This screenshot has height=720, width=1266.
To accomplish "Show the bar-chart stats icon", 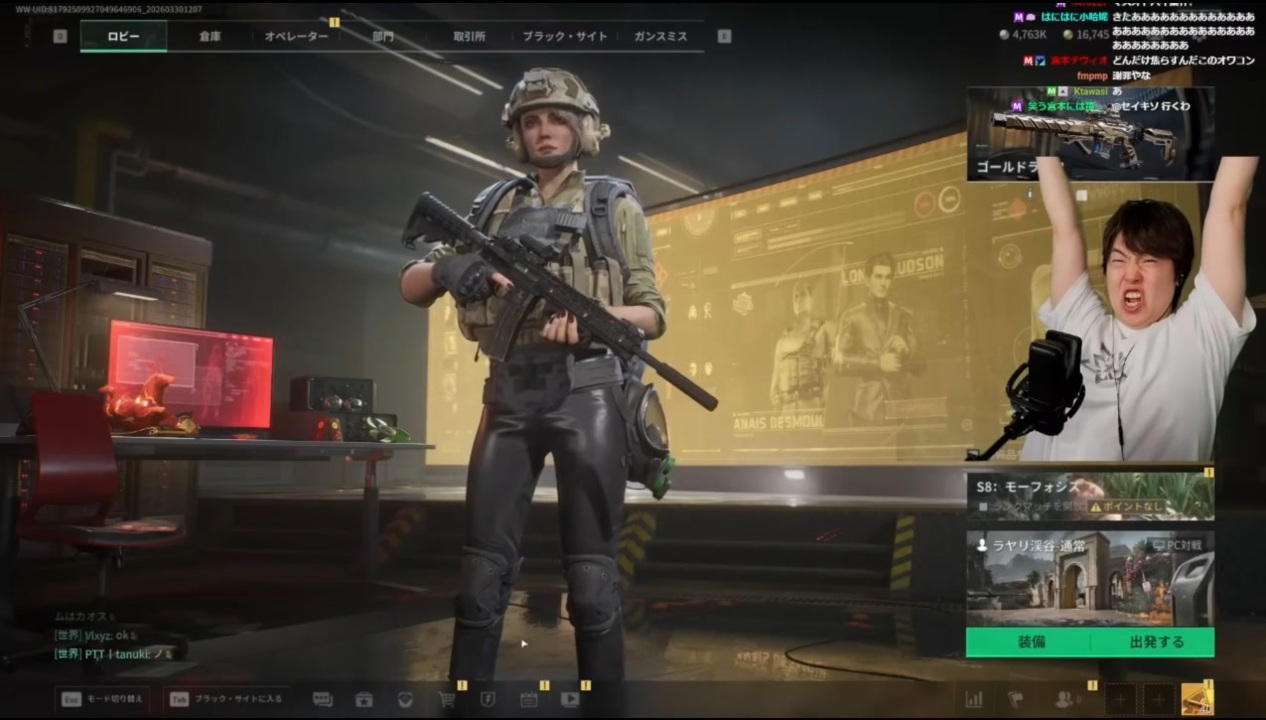I will click(x=974, y=699).
